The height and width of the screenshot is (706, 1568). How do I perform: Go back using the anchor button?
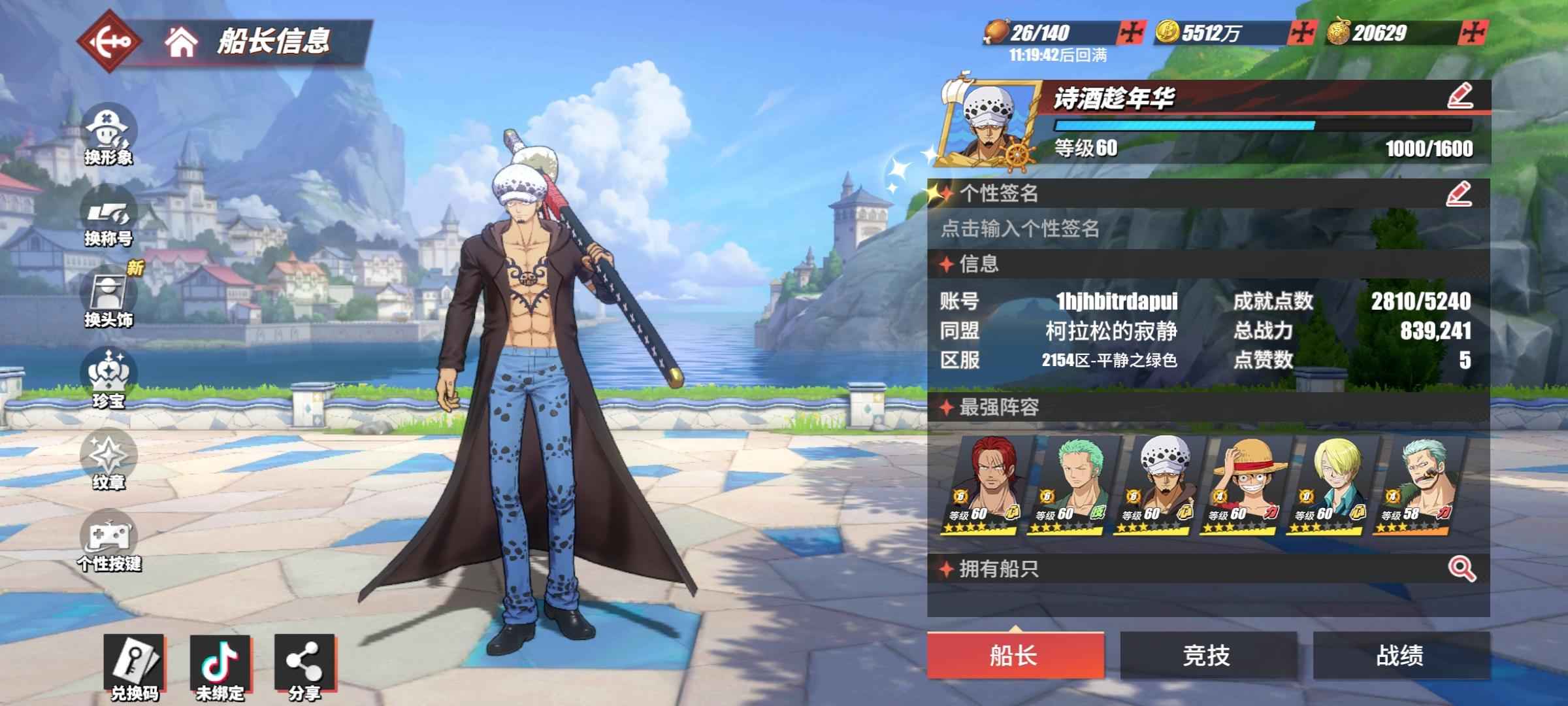[x=110, y=42]
